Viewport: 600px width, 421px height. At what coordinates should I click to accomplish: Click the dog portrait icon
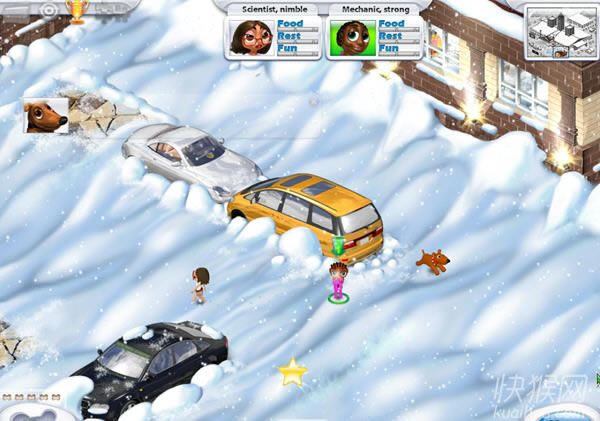46,116
